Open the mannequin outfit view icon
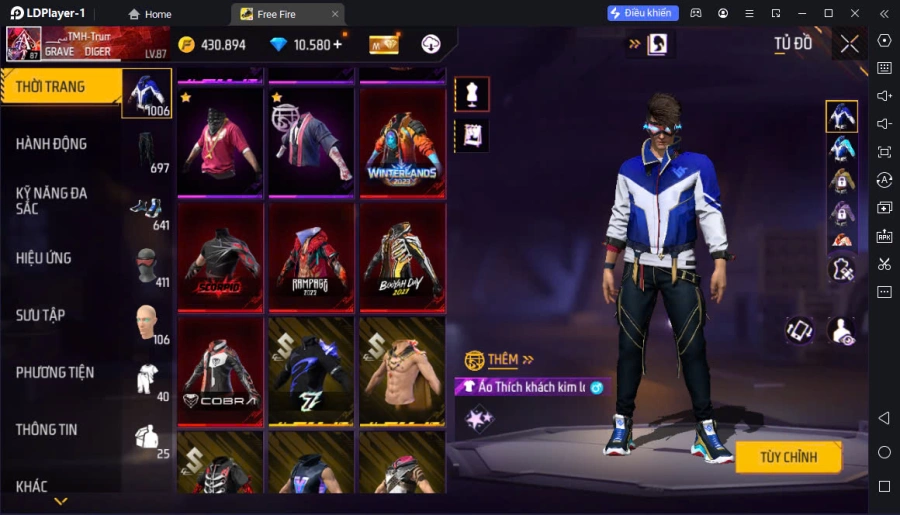 click(x=472, y=94)
